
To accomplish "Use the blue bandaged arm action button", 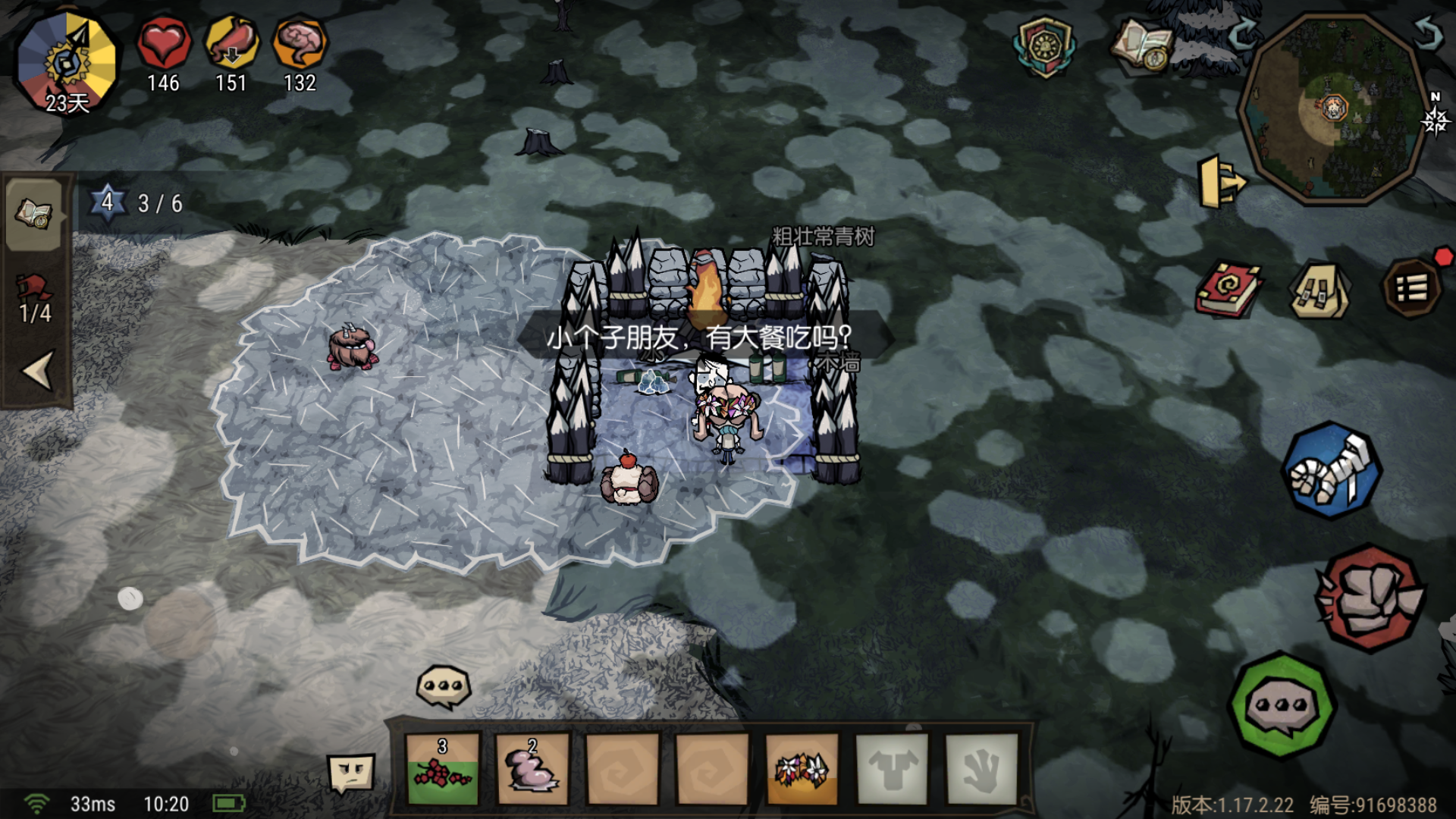I will click(1332, 470).
